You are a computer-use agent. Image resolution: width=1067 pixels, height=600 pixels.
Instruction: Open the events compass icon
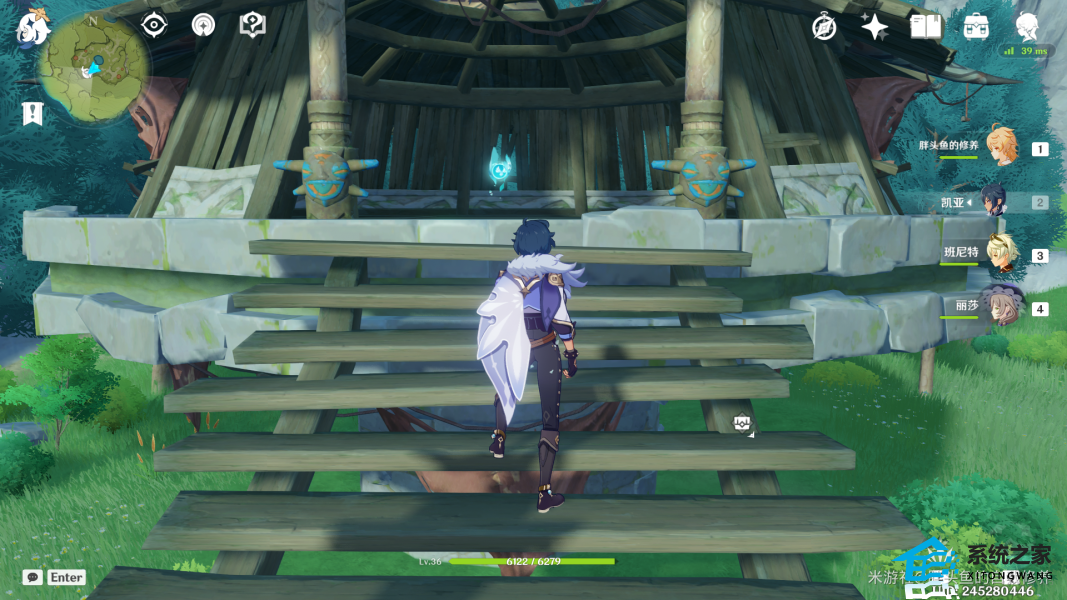824,27
